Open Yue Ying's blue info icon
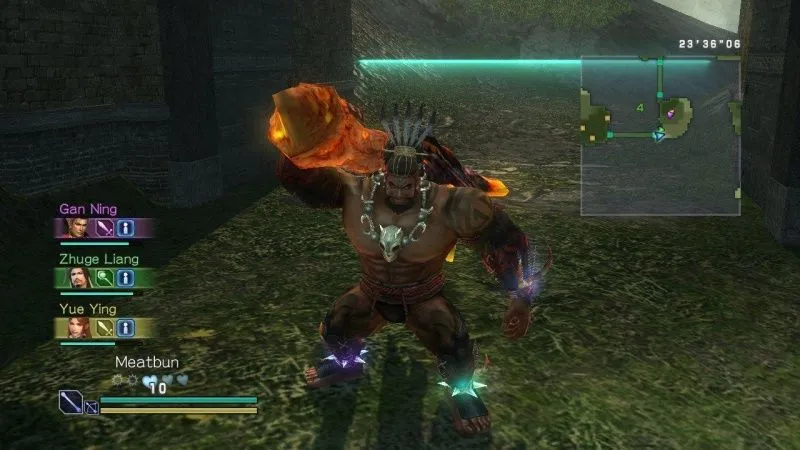Image resolution: width=800 pixels, height=450 pixels. pos(125,327)
